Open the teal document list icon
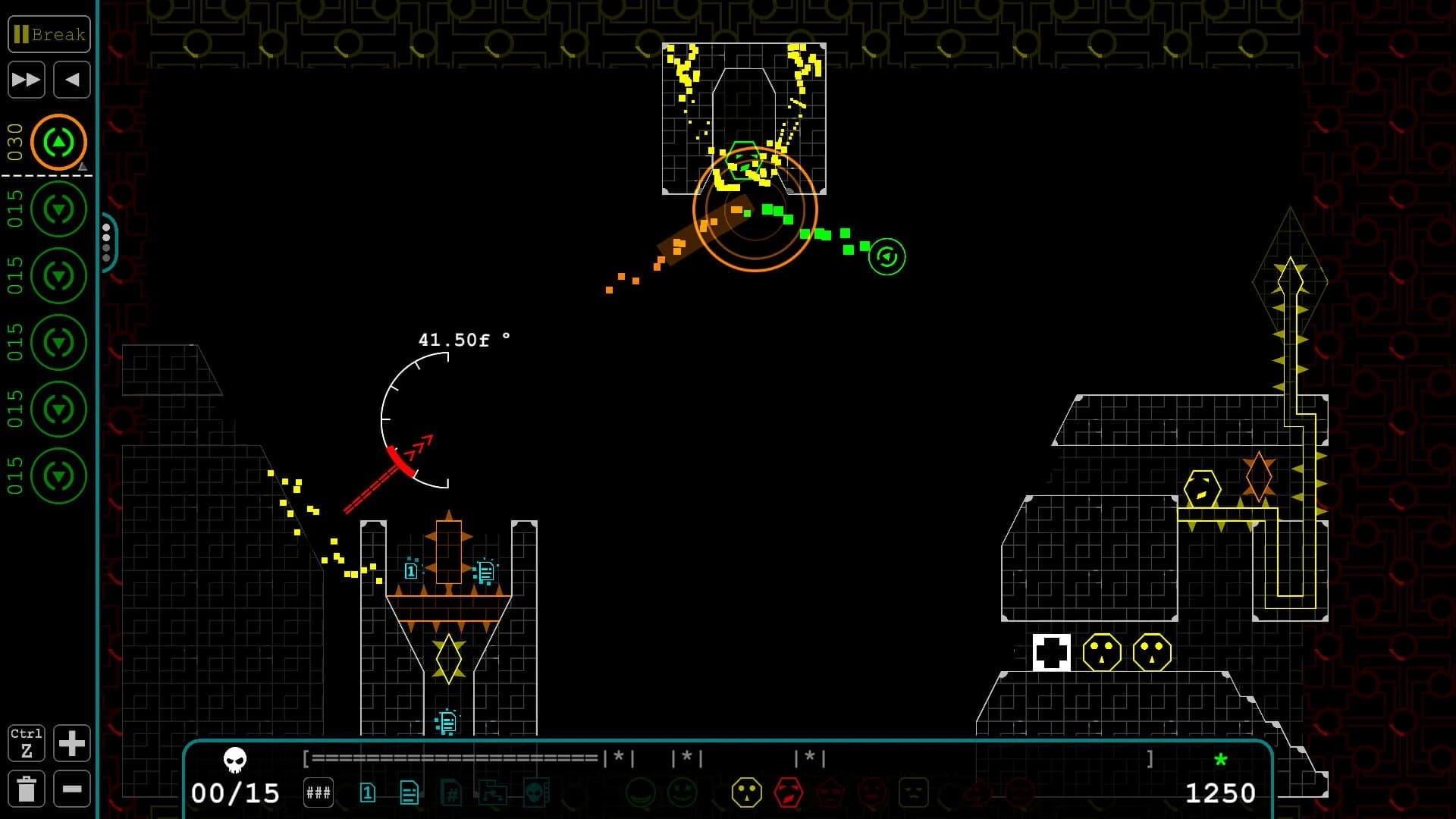1456x819 pixels. [409, 792]
